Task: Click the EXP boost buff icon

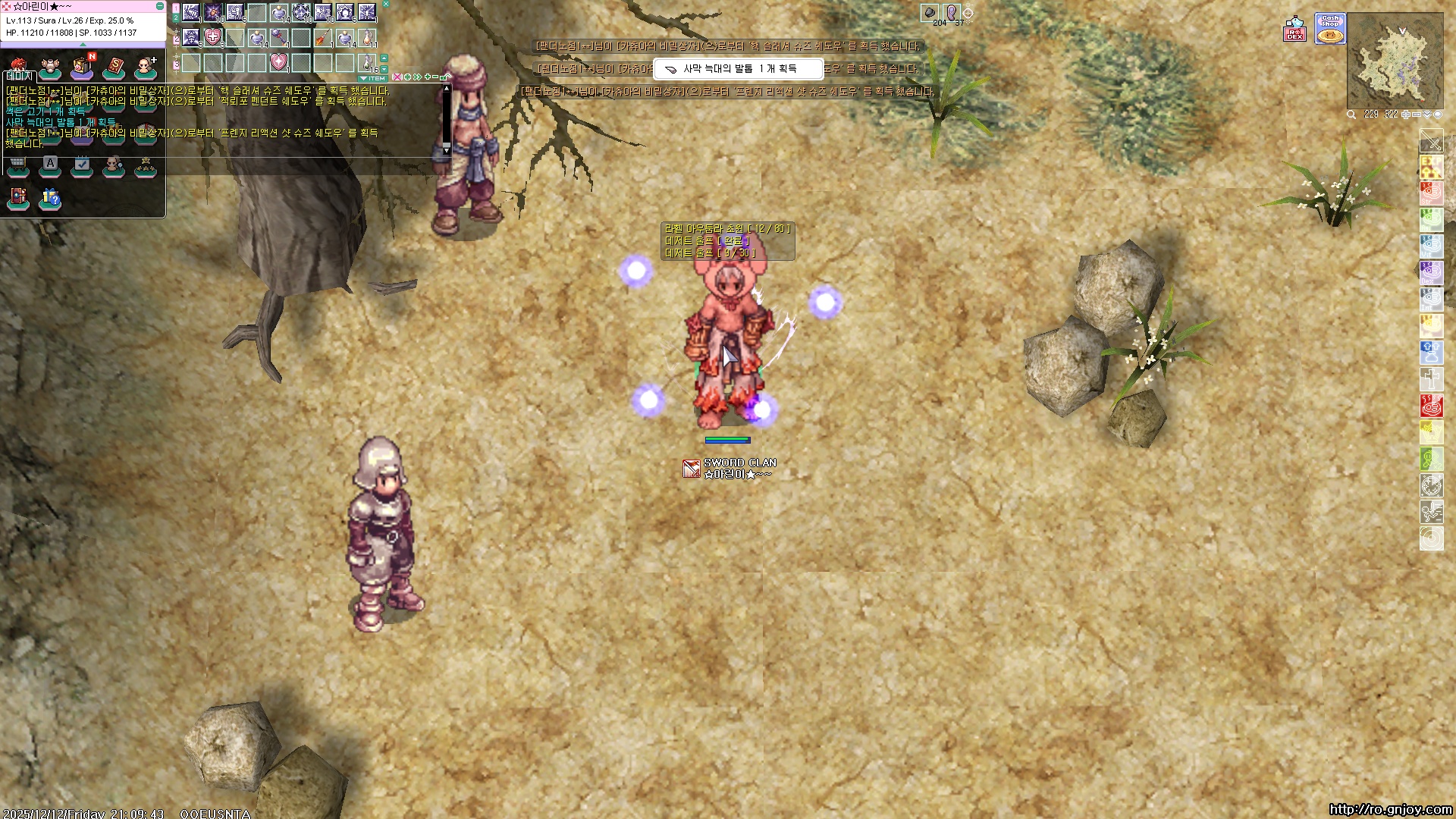Action: 1431,167
